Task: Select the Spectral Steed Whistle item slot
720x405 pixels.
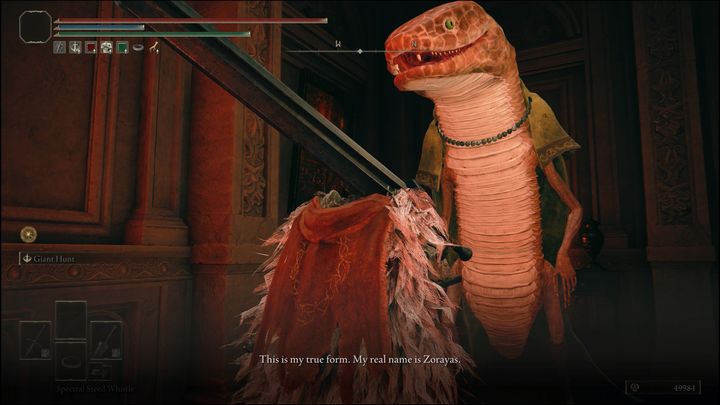Action: 70,361
